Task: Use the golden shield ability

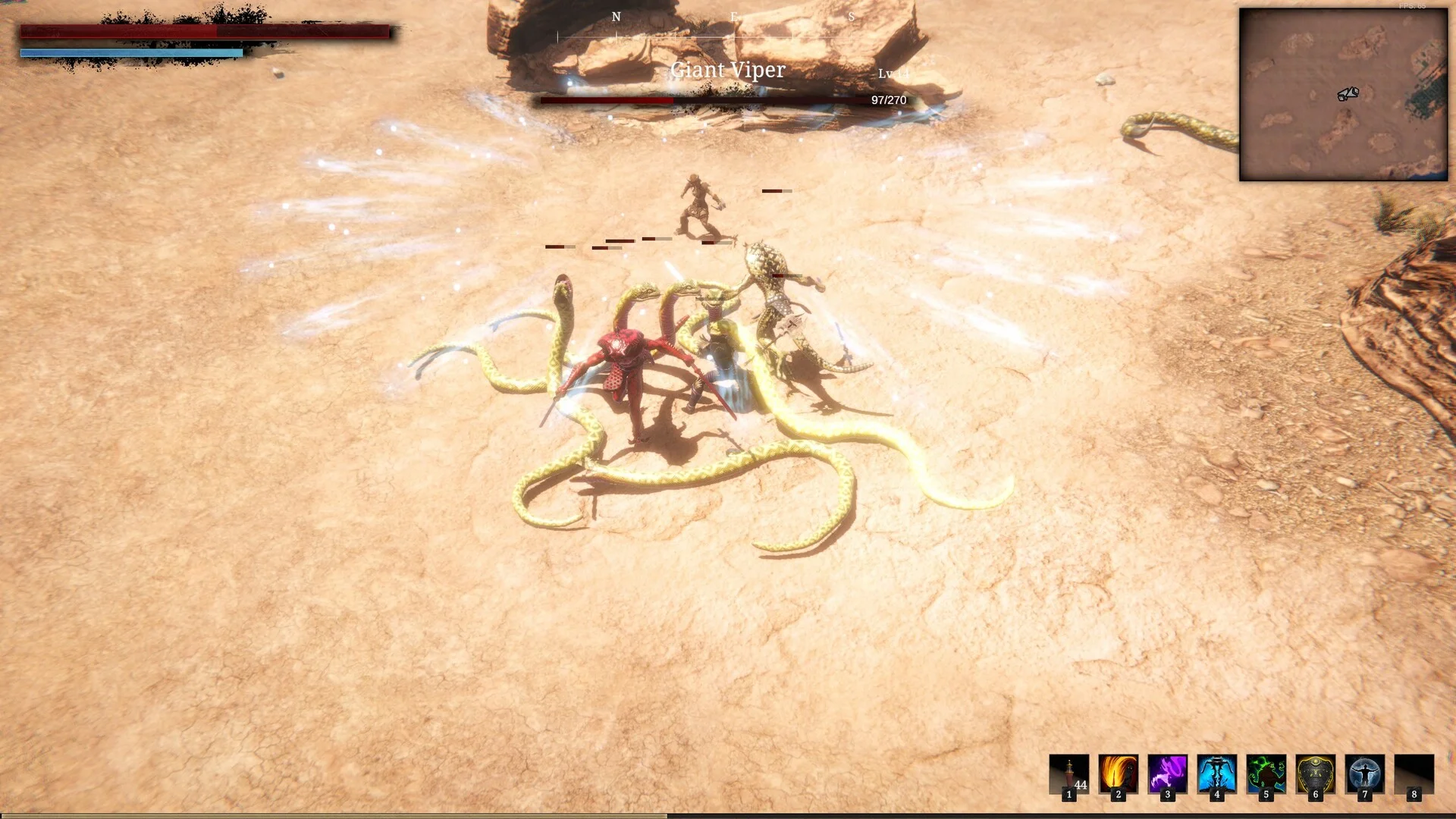Action: [1315, 774]
